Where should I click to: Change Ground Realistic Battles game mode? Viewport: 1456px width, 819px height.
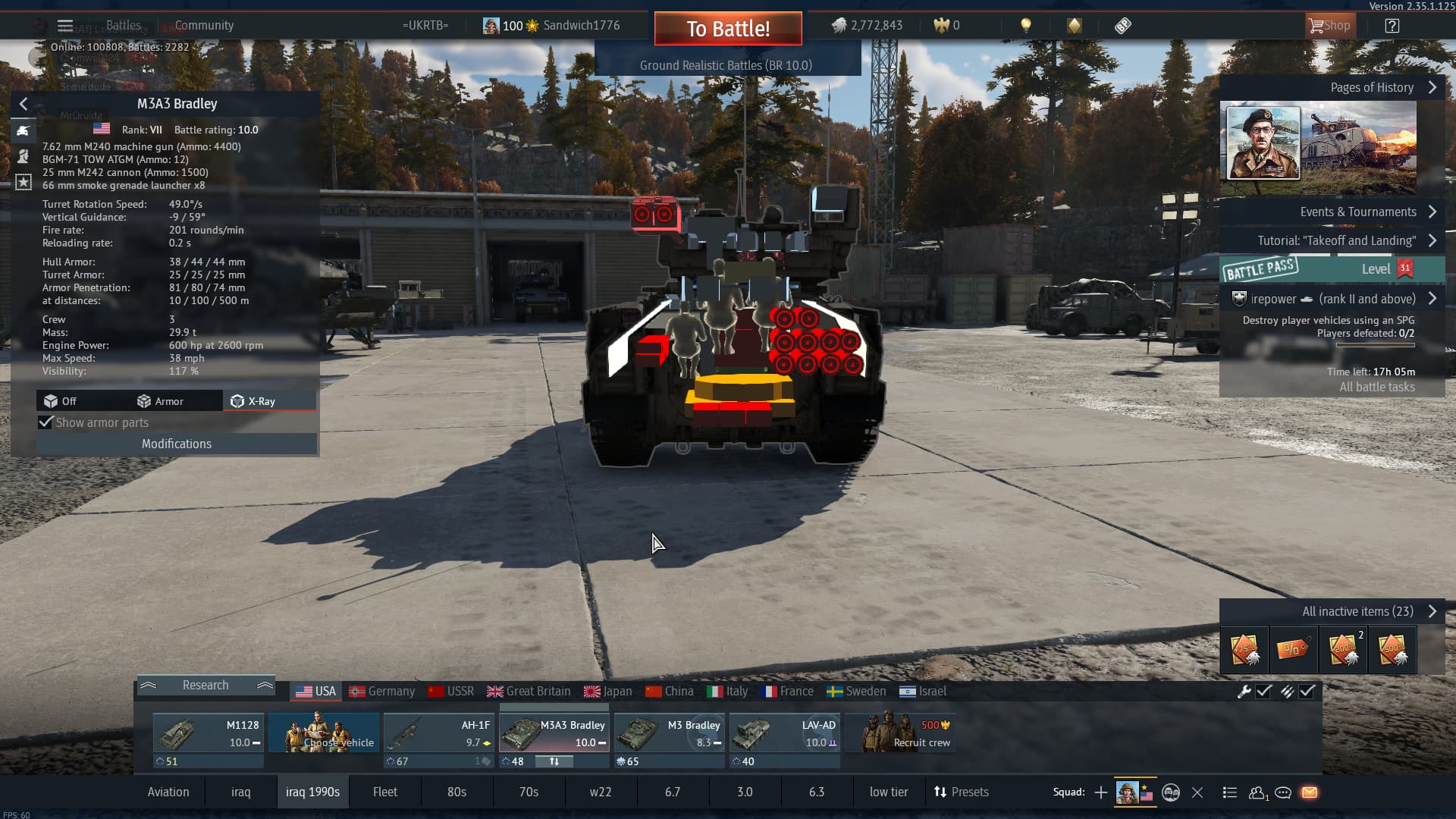[726, 65]
